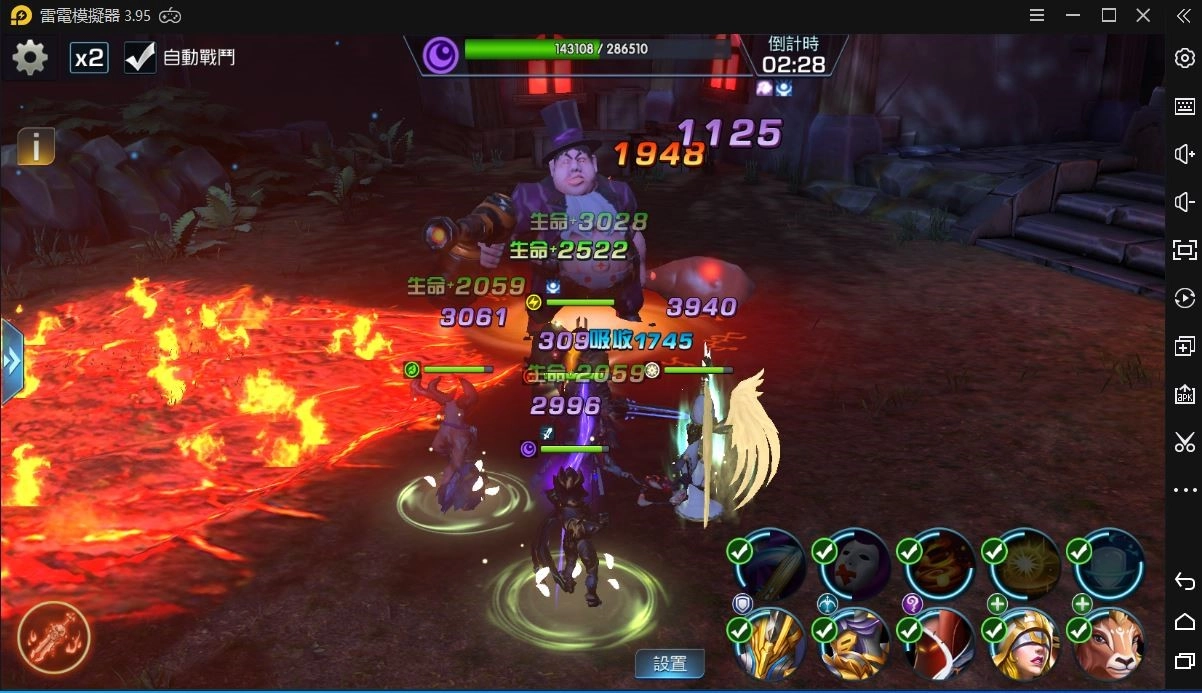Image resolution: width=1202 pixels, height=693 pixels.
Task: Select the red hooded hero portrait
Action: pyautogui.click(x=941, y=643)
